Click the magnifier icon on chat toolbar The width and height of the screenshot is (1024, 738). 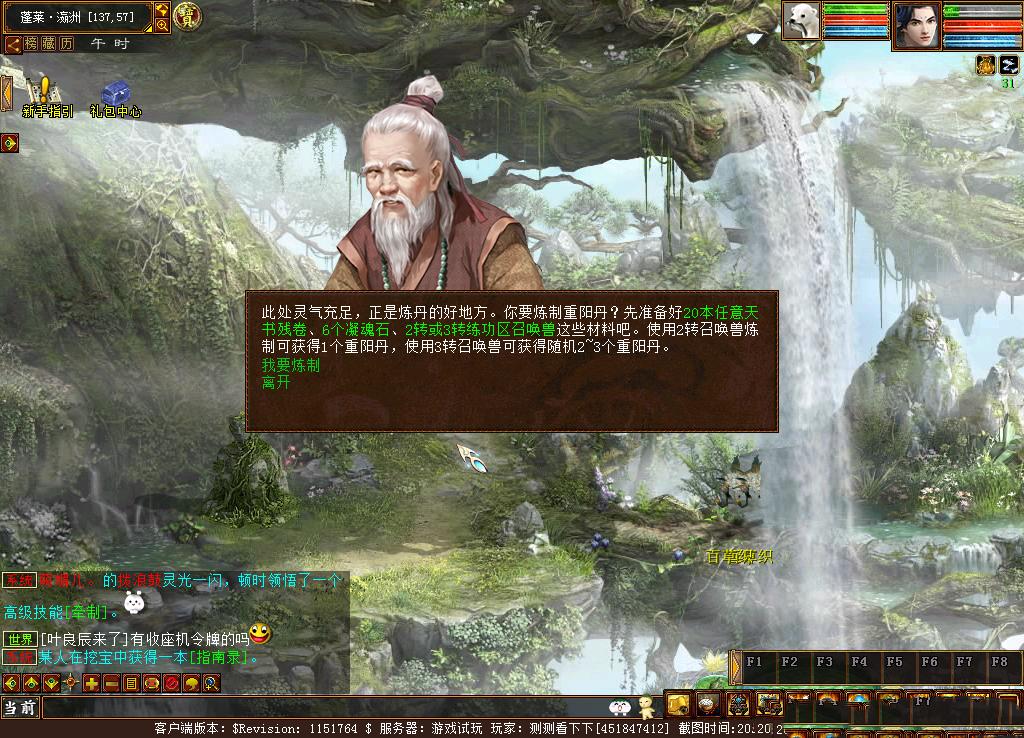tap(211, 684)
